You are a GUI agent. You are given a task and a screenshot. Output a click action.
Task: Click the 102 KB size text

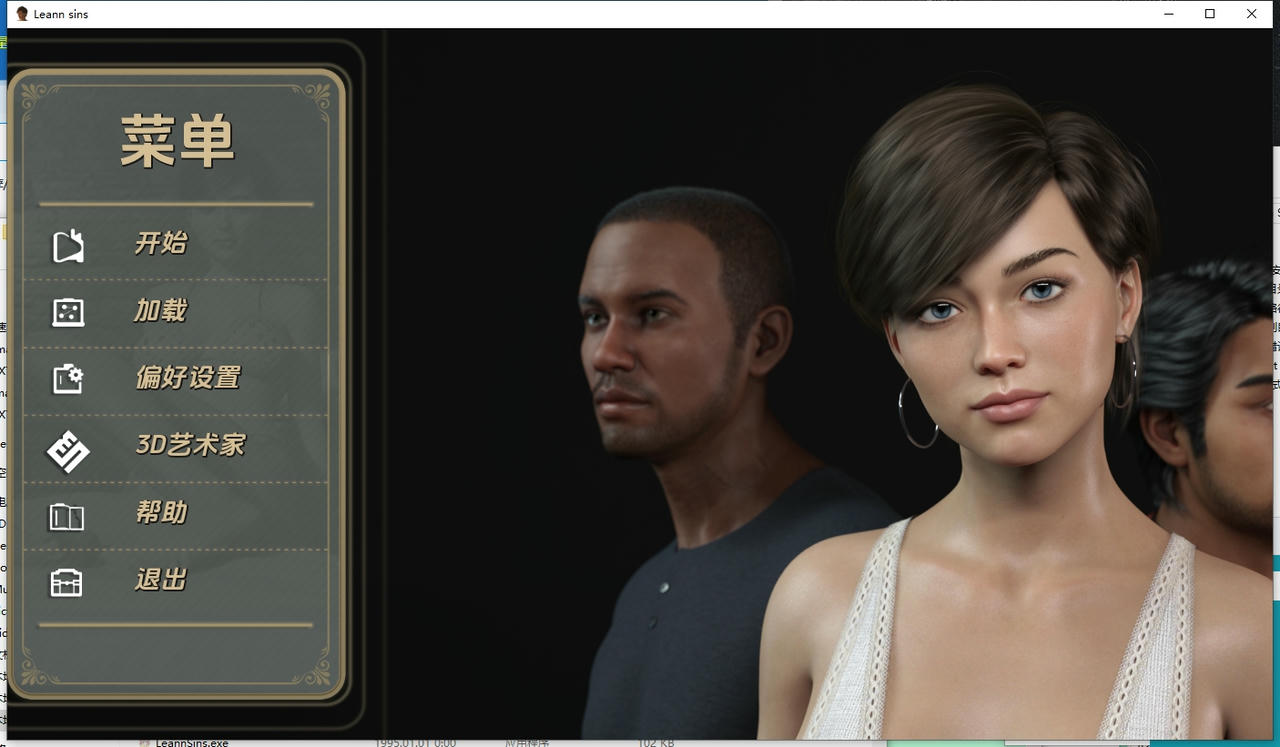(x=655, y=742)
